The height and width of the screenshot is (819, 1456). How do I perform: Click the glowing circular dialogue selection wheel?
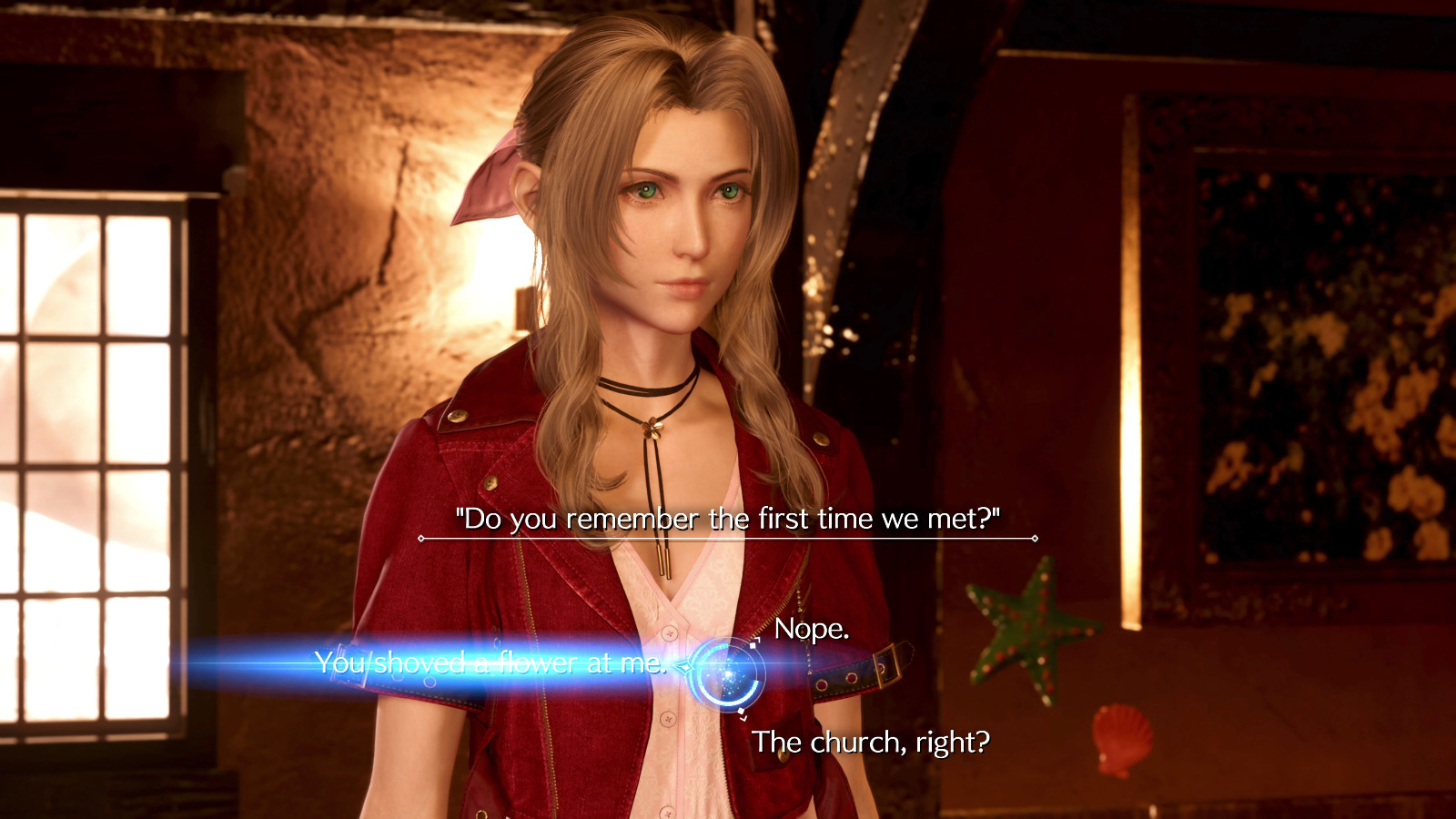[728, 673]
